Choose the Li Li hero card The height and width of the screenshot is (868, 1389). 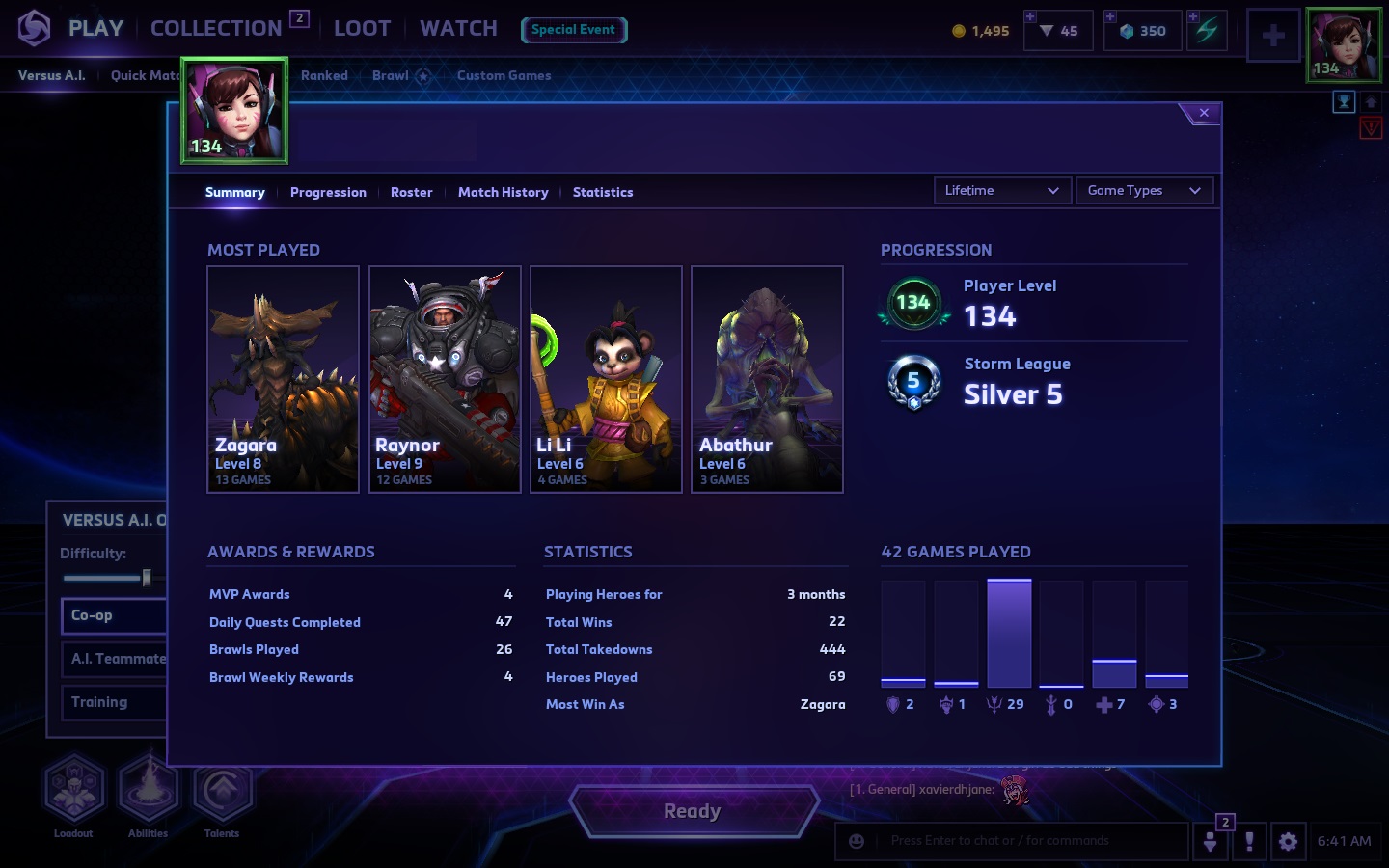click(606, 379)
